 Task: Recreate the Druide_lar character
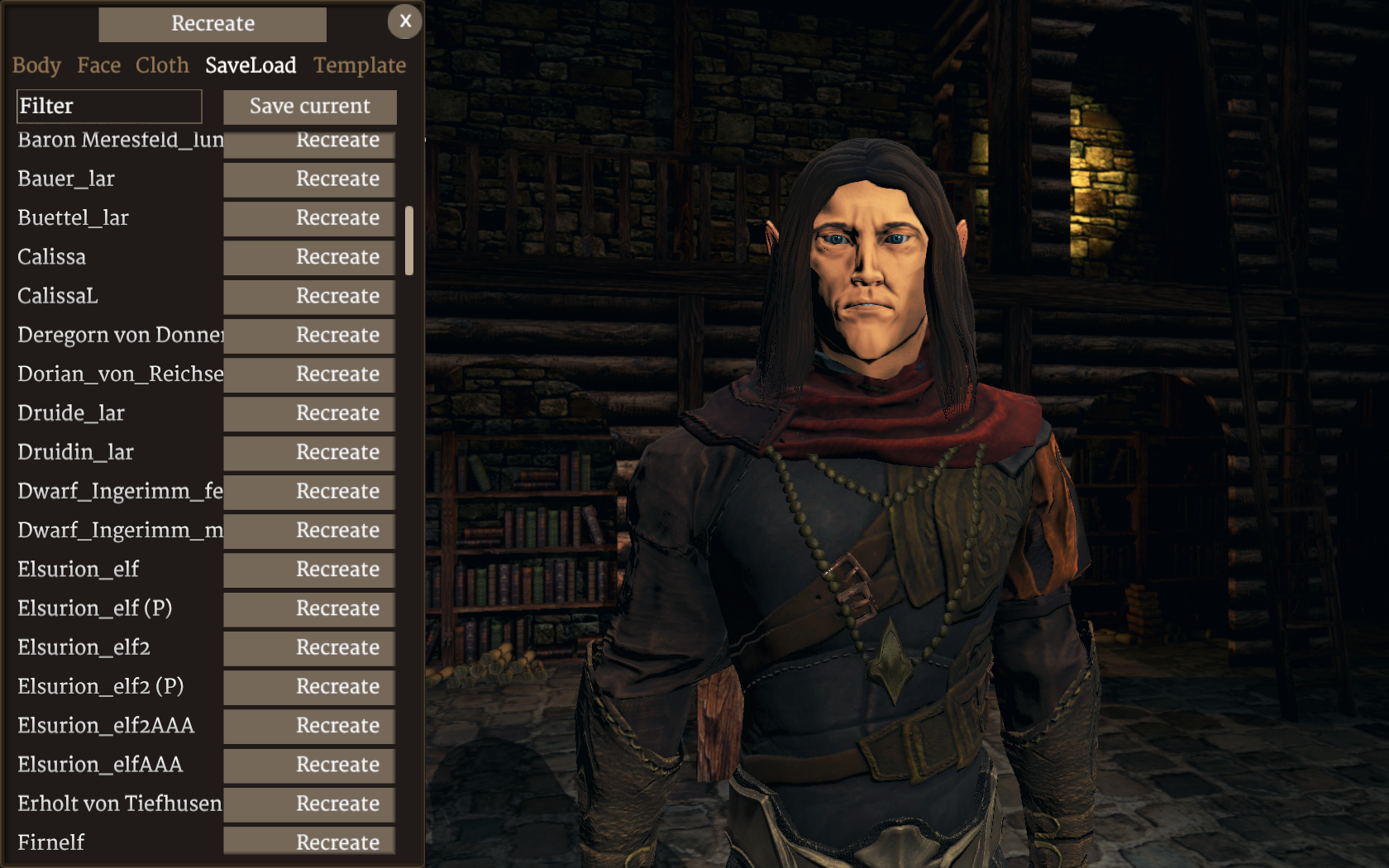point(309,413)
